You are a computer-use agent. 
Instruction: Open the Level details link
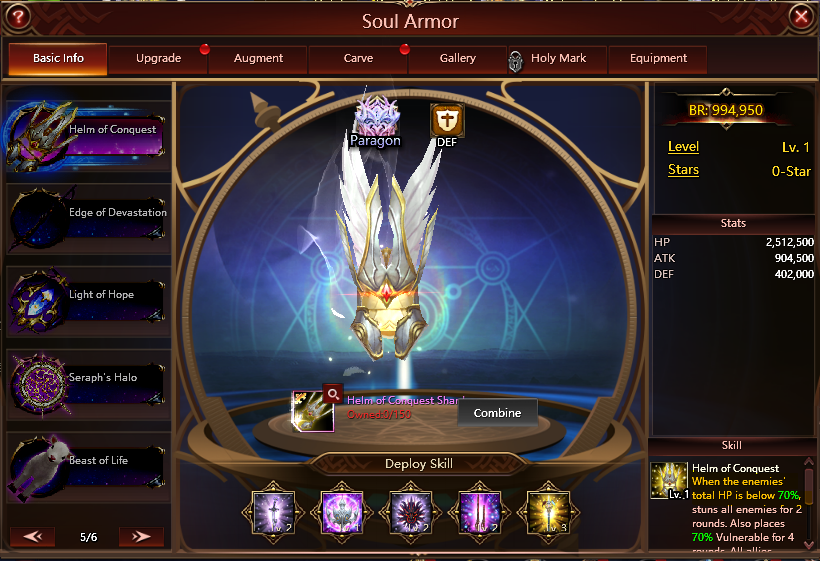pos(683,147)
